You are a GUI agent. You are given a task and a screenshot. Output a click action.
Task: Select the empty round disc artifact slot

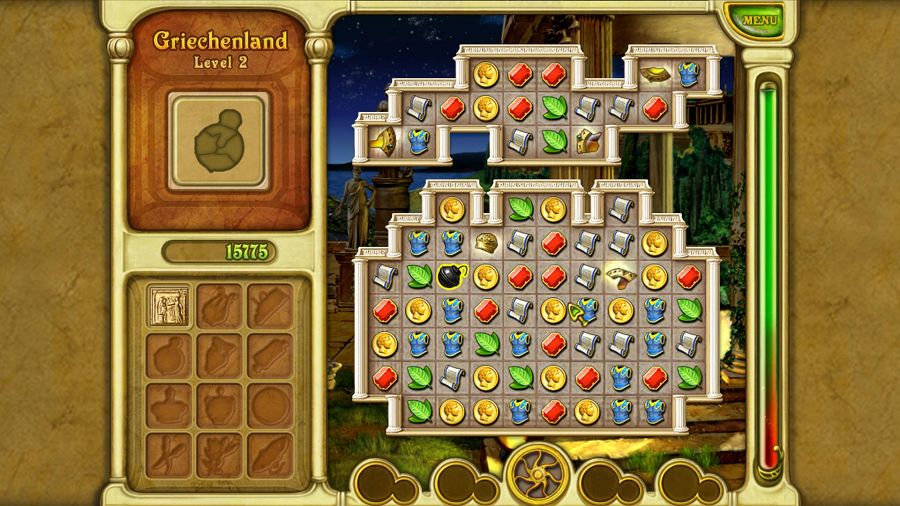click(269, 405)
